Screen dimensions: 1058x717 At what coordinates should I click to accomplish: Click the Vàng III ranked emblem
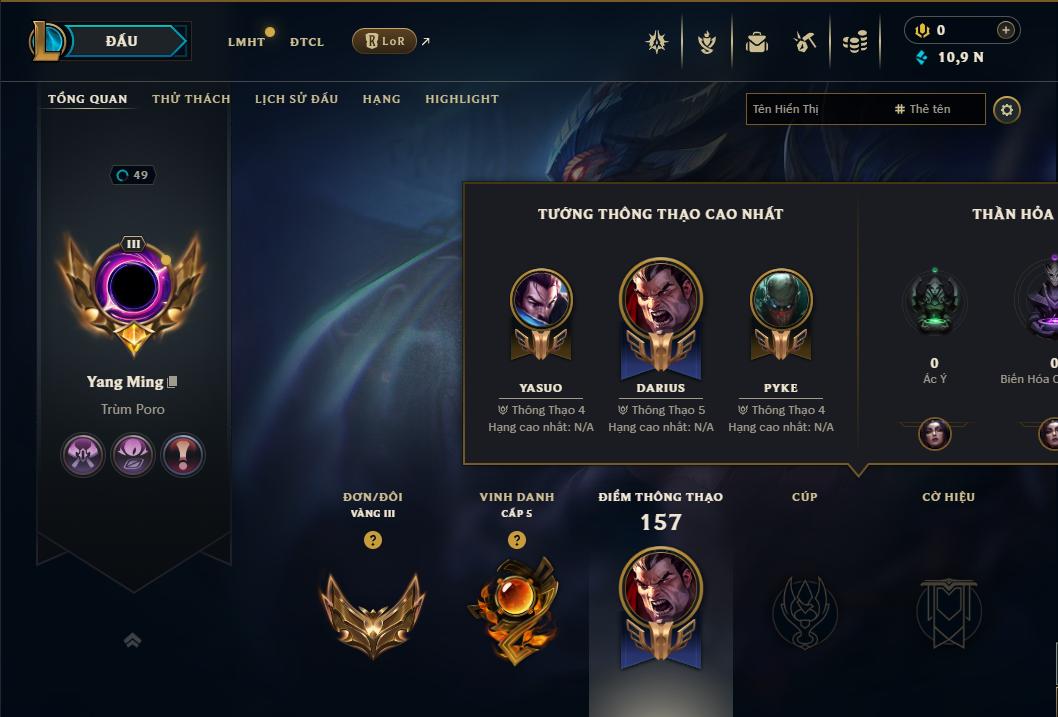point(372,612)
